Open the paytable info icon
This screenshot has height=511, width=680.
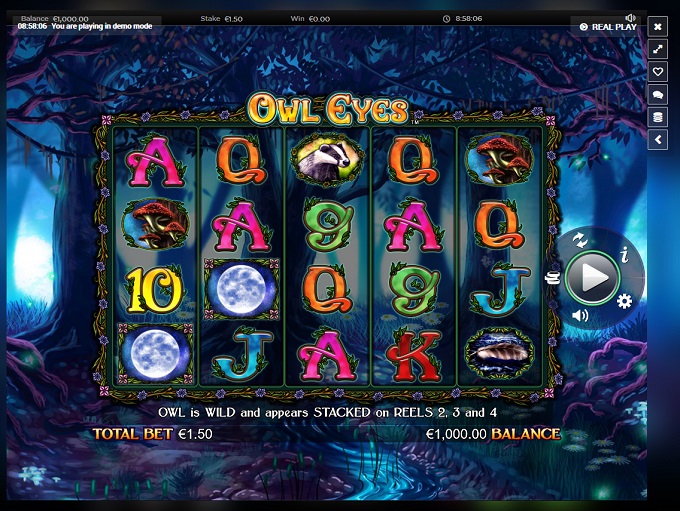coord(624,256)
